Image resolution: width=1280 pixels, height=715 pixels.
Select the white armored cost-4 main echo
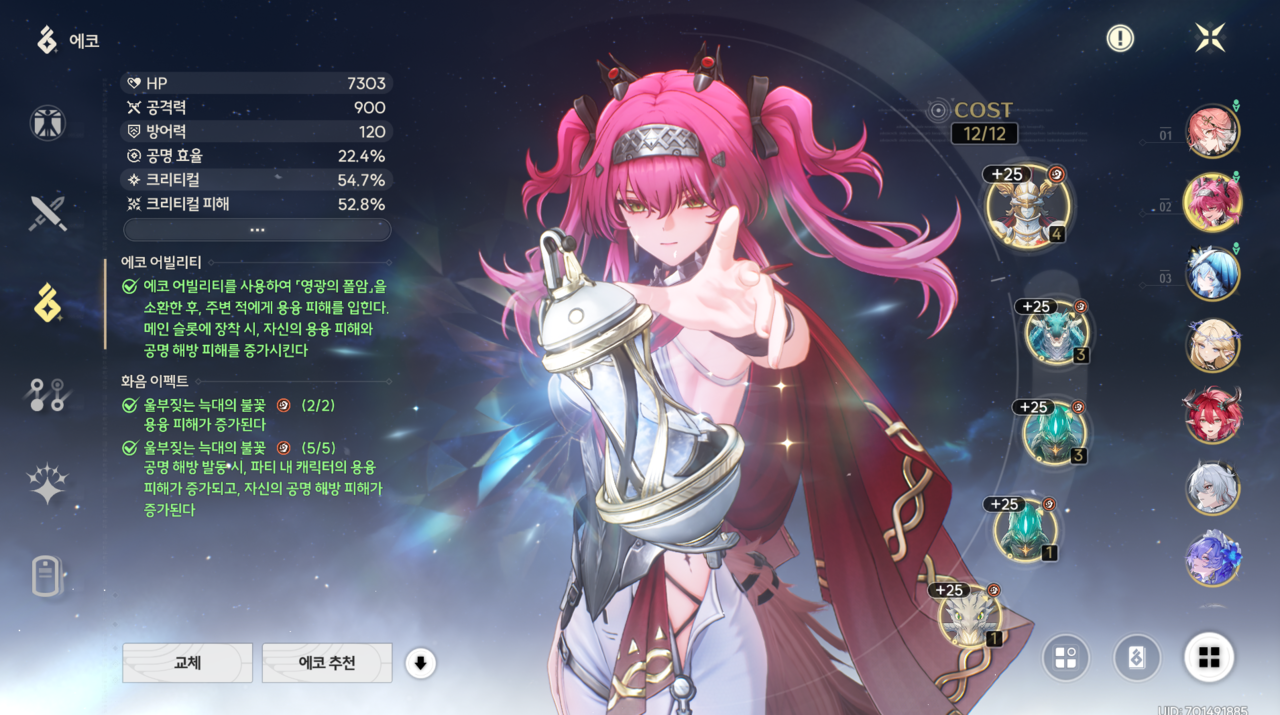click(1028, 207)
